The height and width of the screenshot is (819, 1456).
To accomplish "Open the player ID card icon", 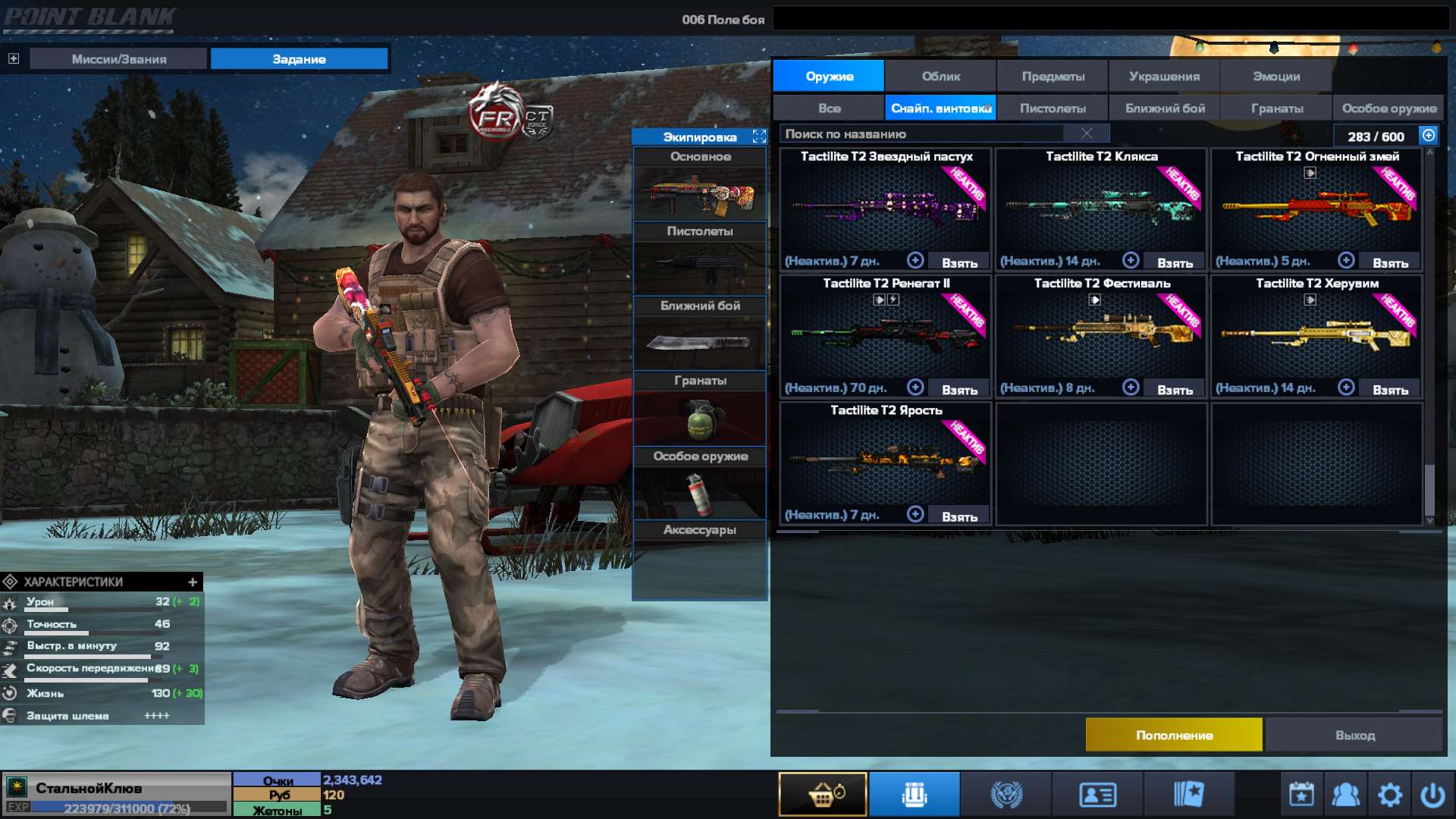I will coord(1095,793).
